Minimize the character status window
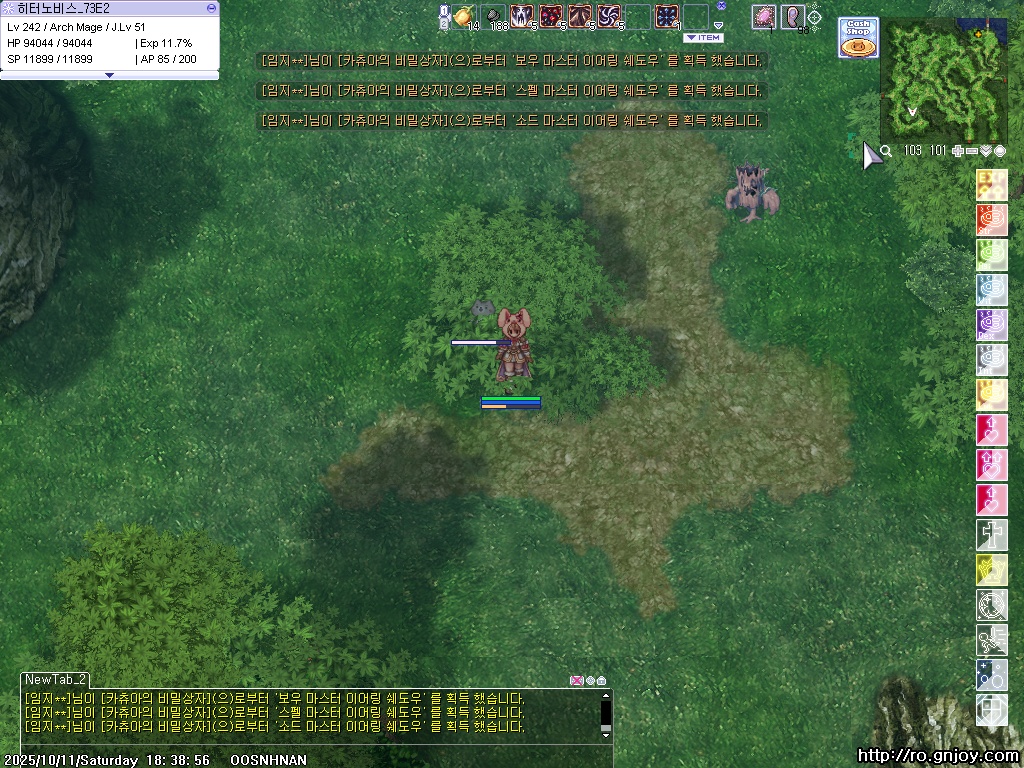This screenshot has width=1024, height=768. [x=210, y=8]
